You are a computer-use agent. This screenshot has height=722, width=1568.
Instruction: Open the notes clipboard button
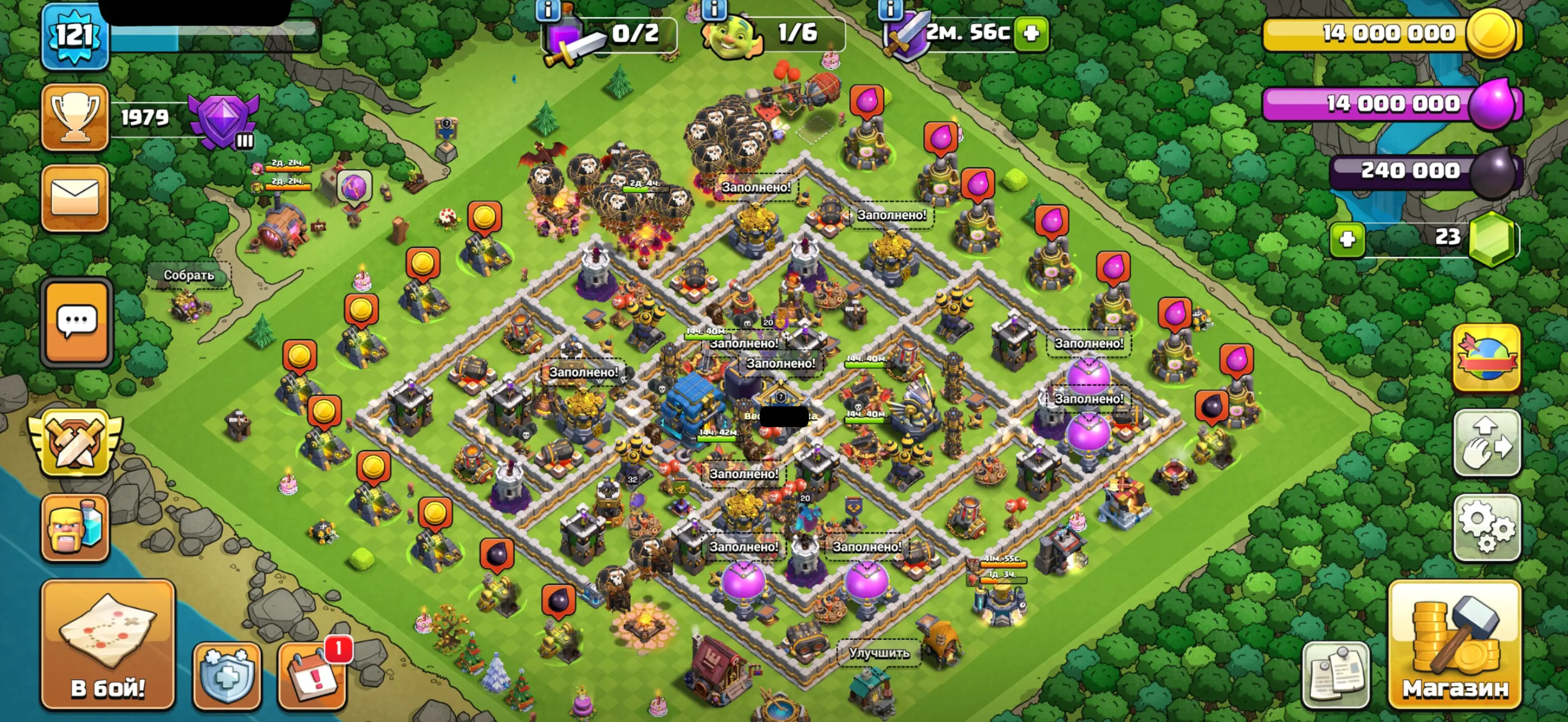coord(1335,676)
